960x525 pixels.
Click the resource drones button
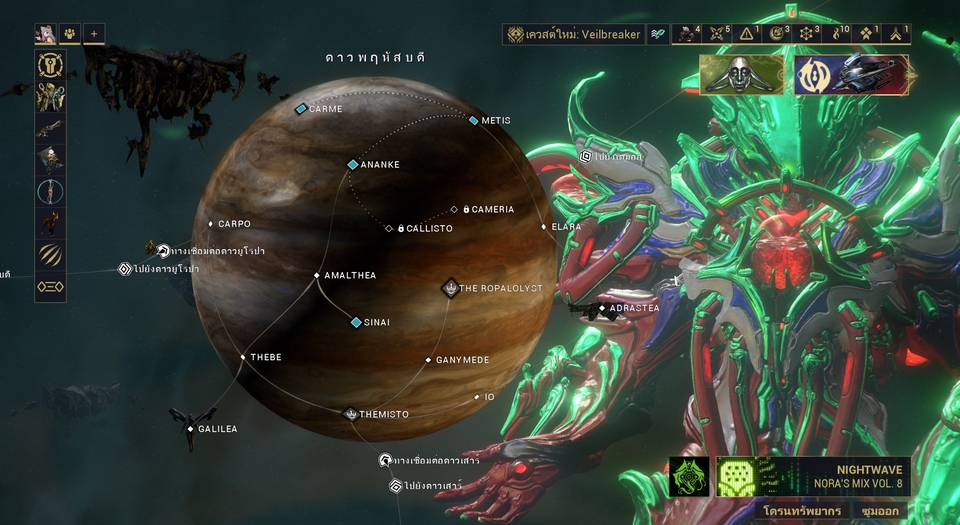point(793,510)
